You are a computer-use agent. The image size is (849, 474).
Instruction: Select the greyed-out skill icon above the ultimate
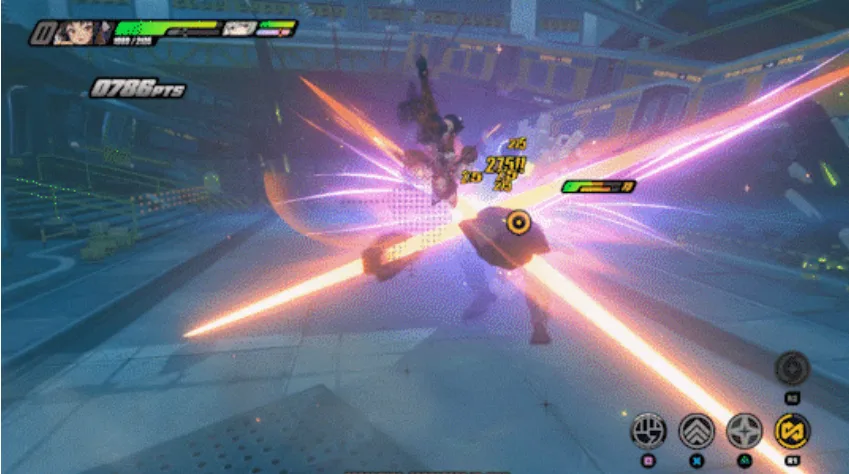pos(792,368)
